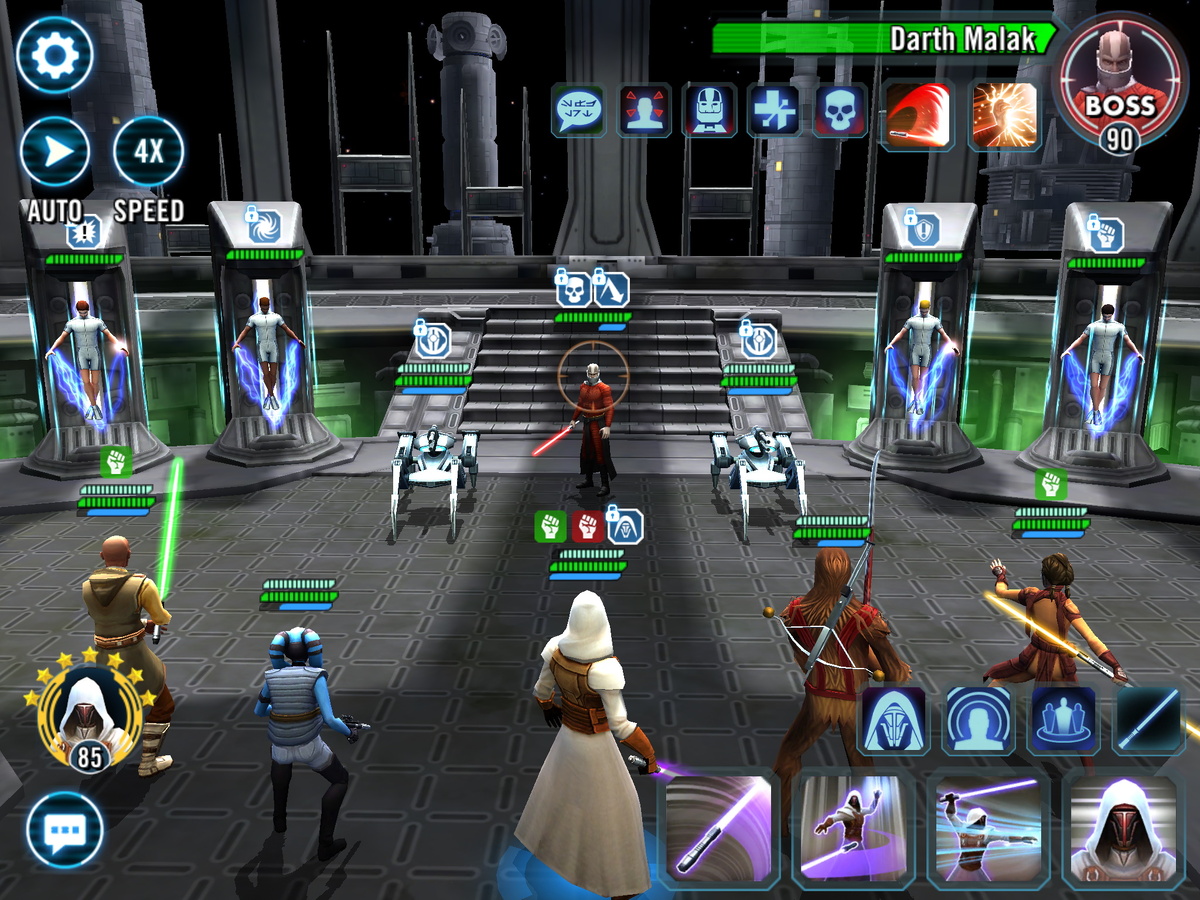View the three-figure group passive icon
Image resolution: width=1200 pixels, height=900 pixels.
(1062, 720)
